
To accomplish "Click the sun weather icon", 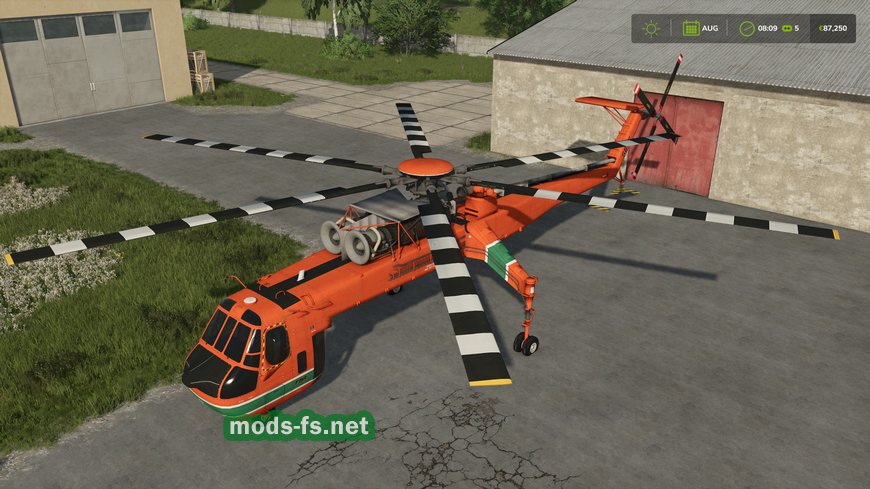I will tap(652, 28).
